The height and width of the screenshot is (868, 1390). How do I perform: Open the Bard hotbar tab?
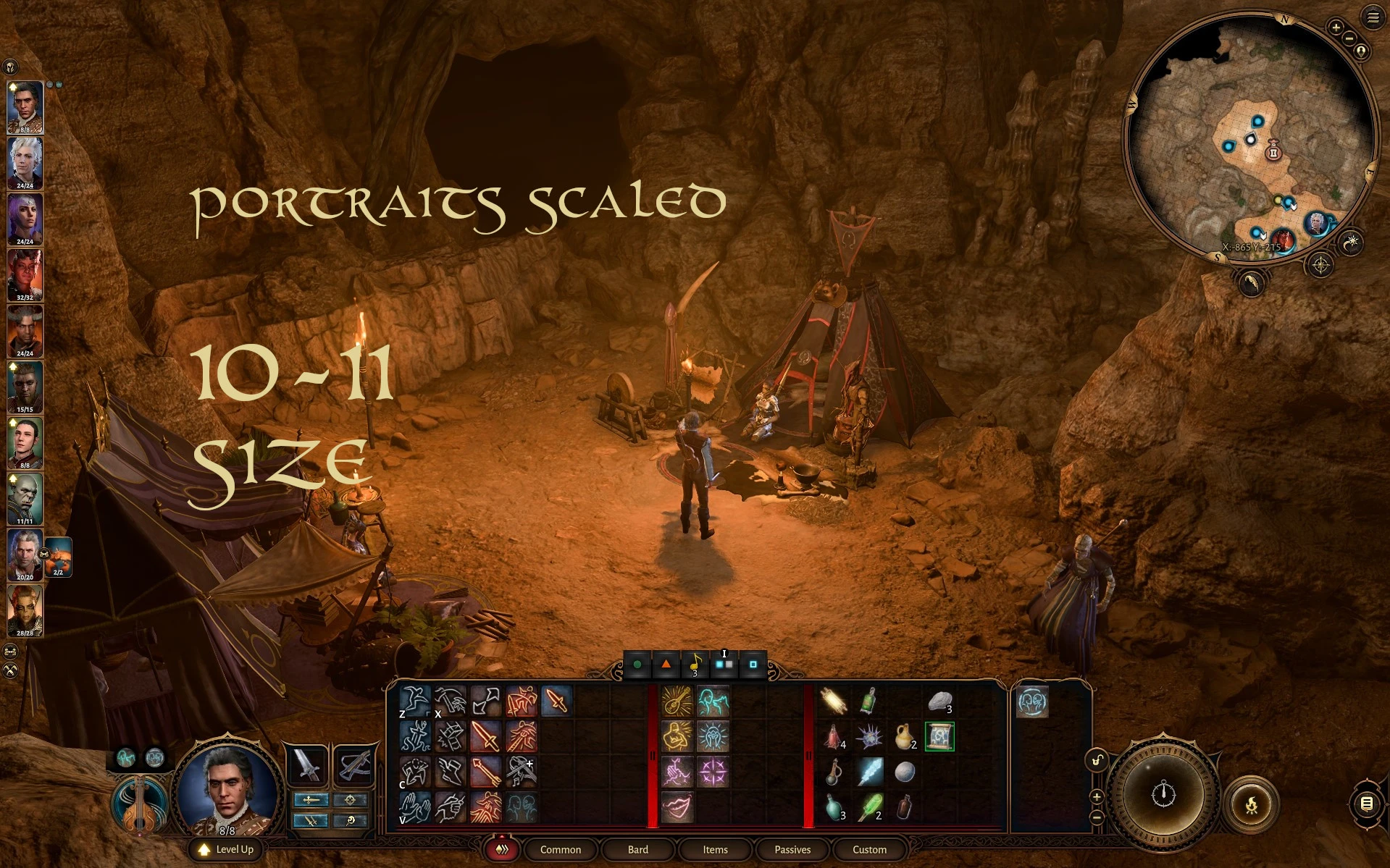(x=637, y=849)
